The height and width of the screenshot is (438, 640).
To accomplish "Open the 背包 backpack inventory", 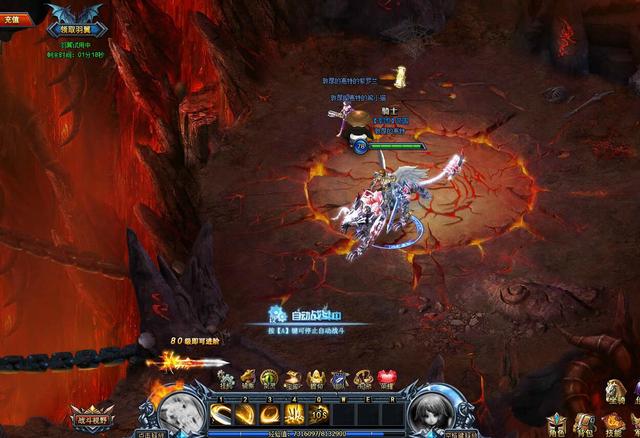I will click(584, 424).
